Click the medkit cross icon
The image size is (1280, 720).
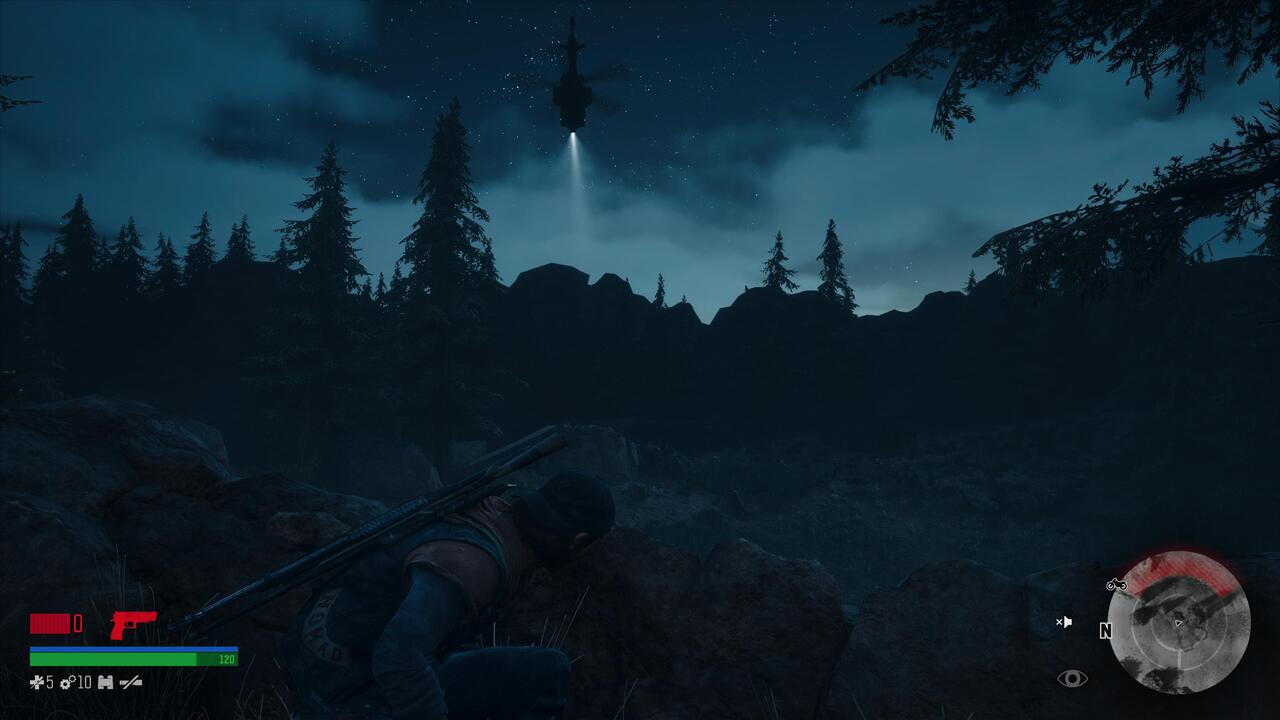tap(37, 683)
